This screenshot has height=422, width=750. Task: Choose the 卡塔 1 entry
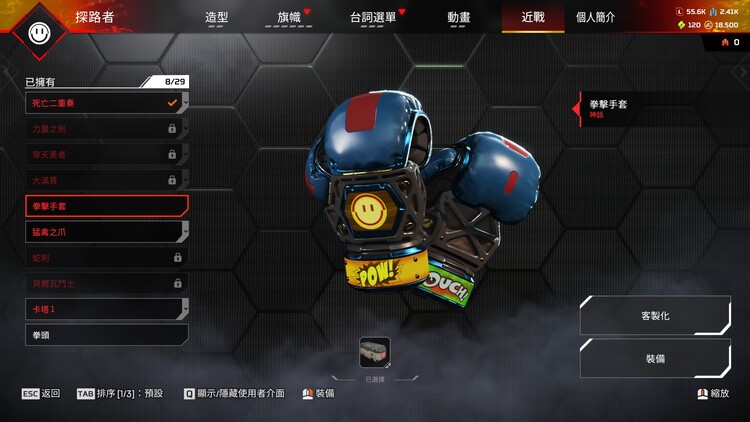(106, 309)
